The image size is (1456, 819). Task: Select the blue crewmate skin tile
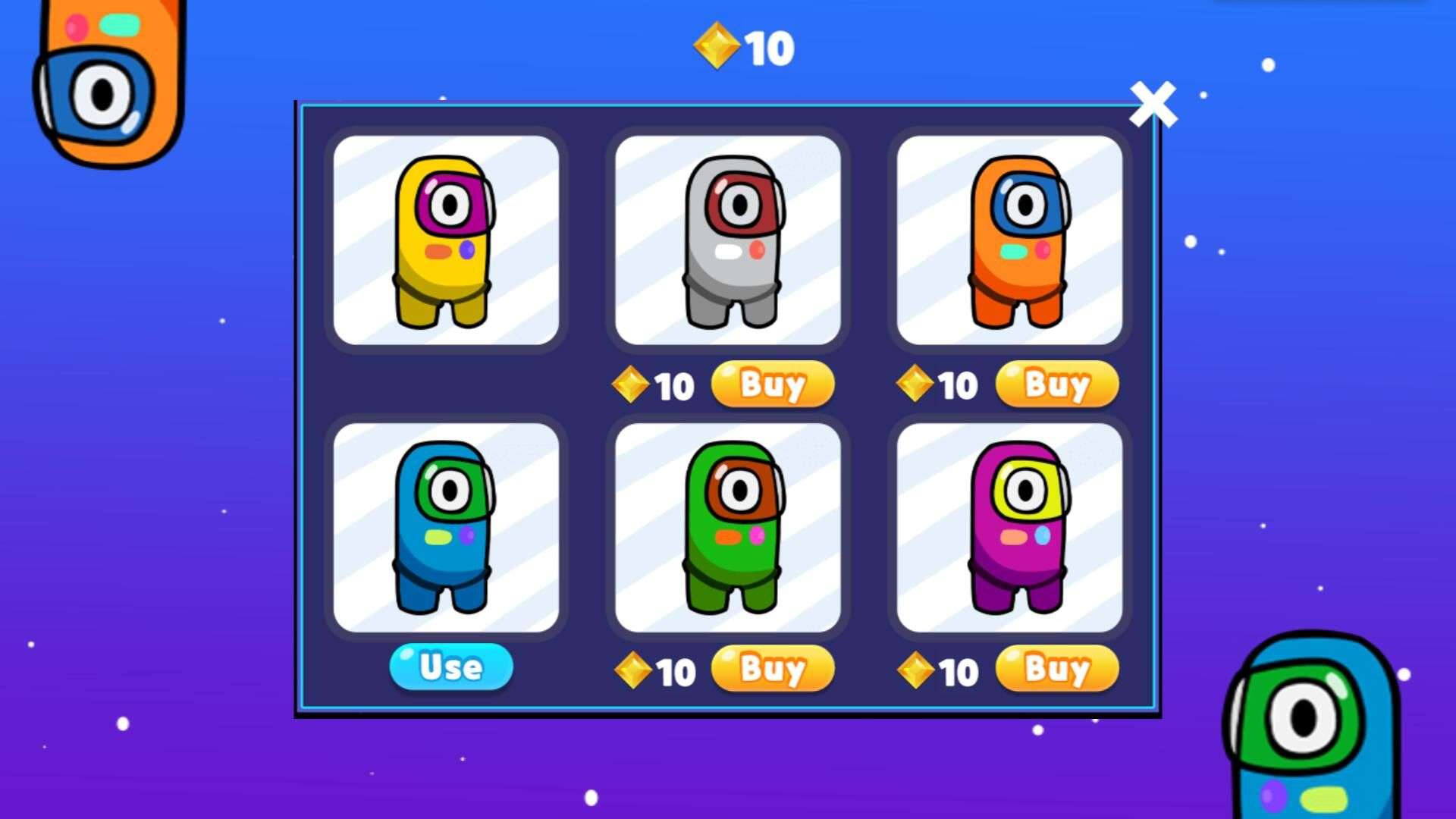point(446,527)
